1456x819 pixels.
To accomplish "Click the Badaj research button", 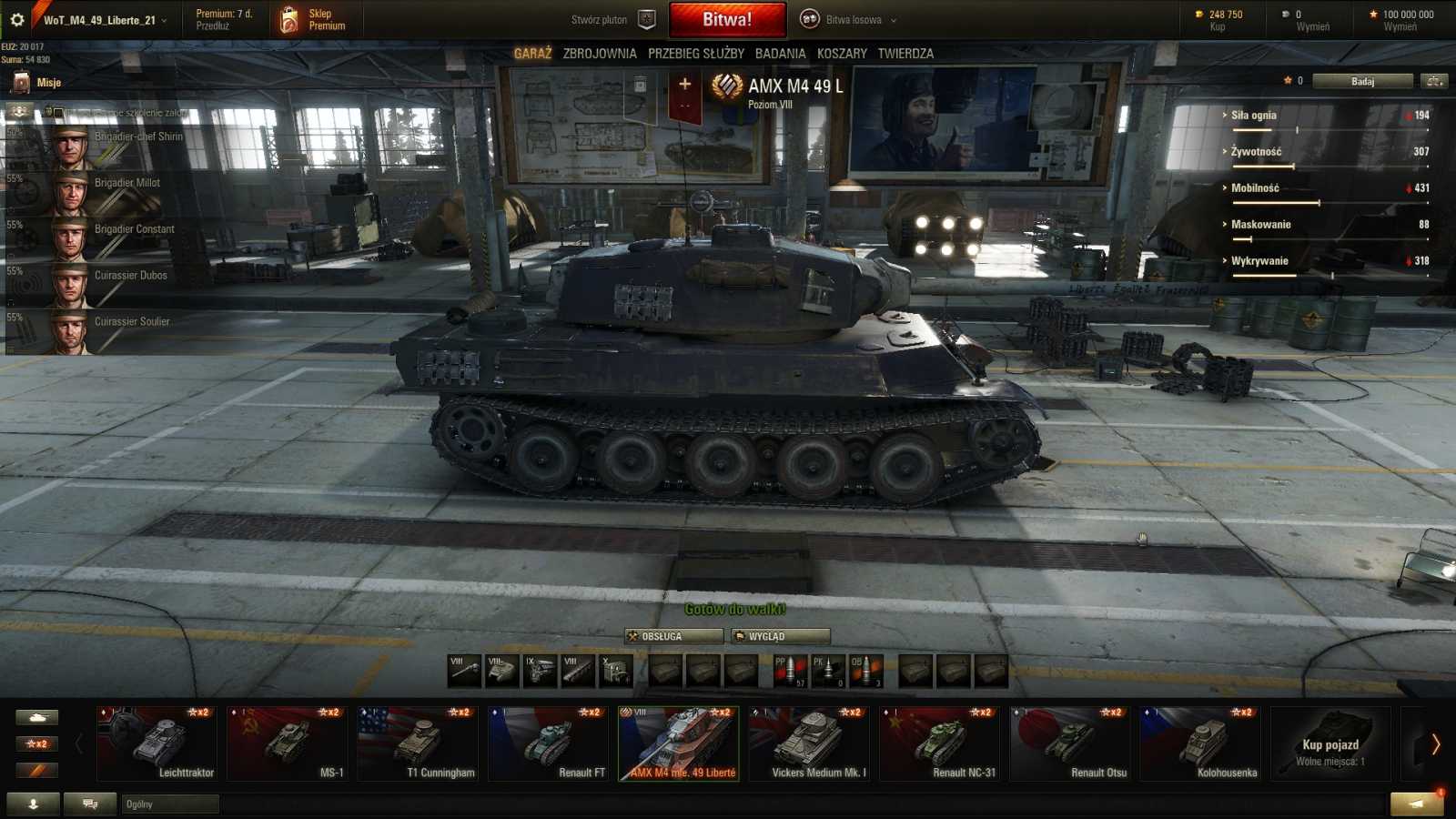I will click(1363, 80).
